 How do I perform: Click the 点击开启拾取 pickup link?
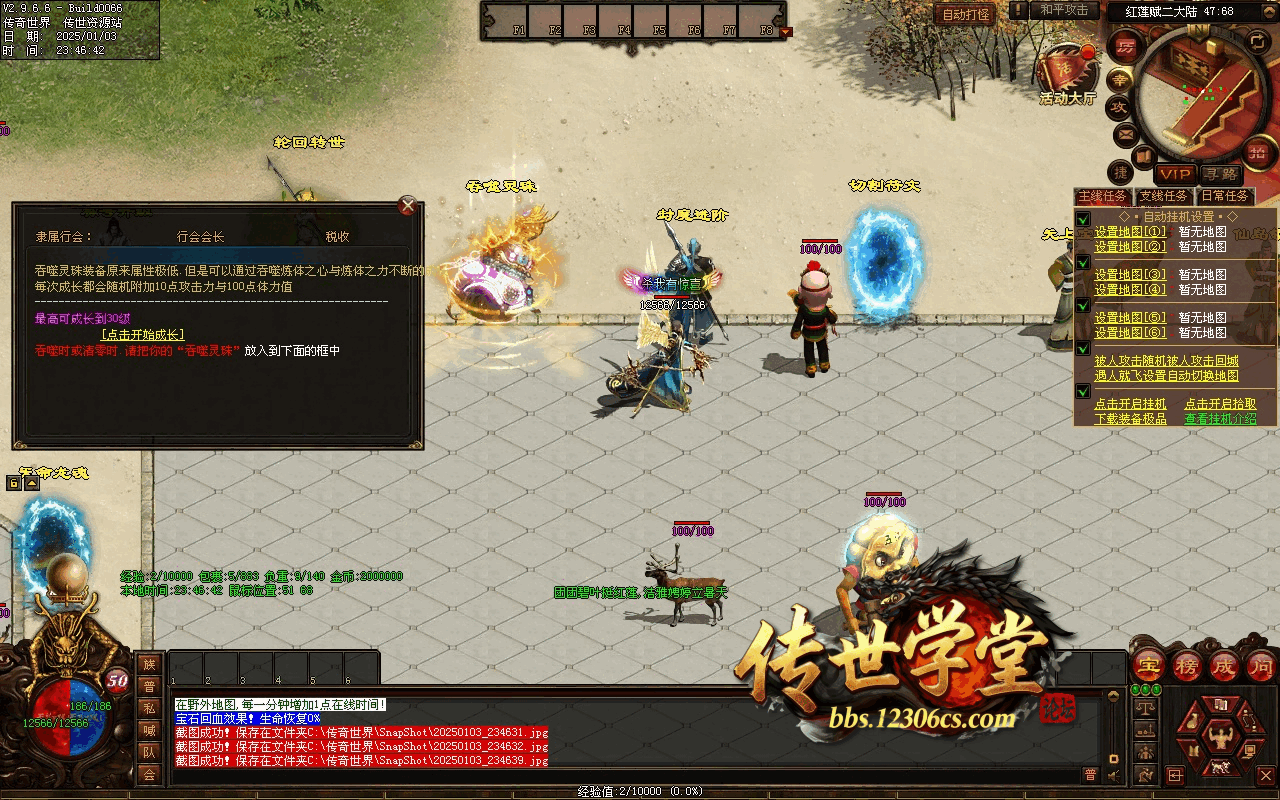1220,404
